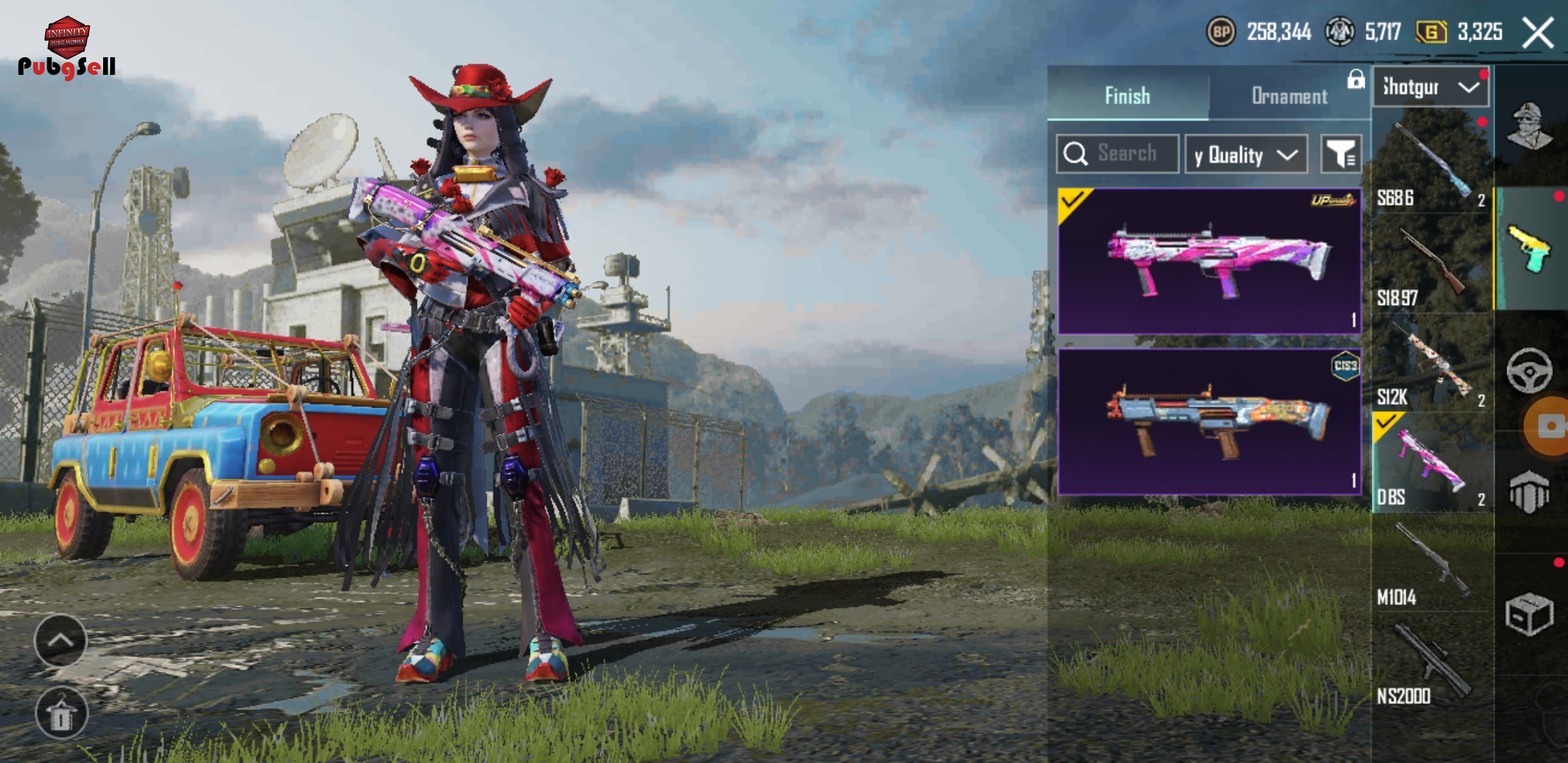Choose the M1014 shotgun entry
The image size is (1568, 763).
1432,563
